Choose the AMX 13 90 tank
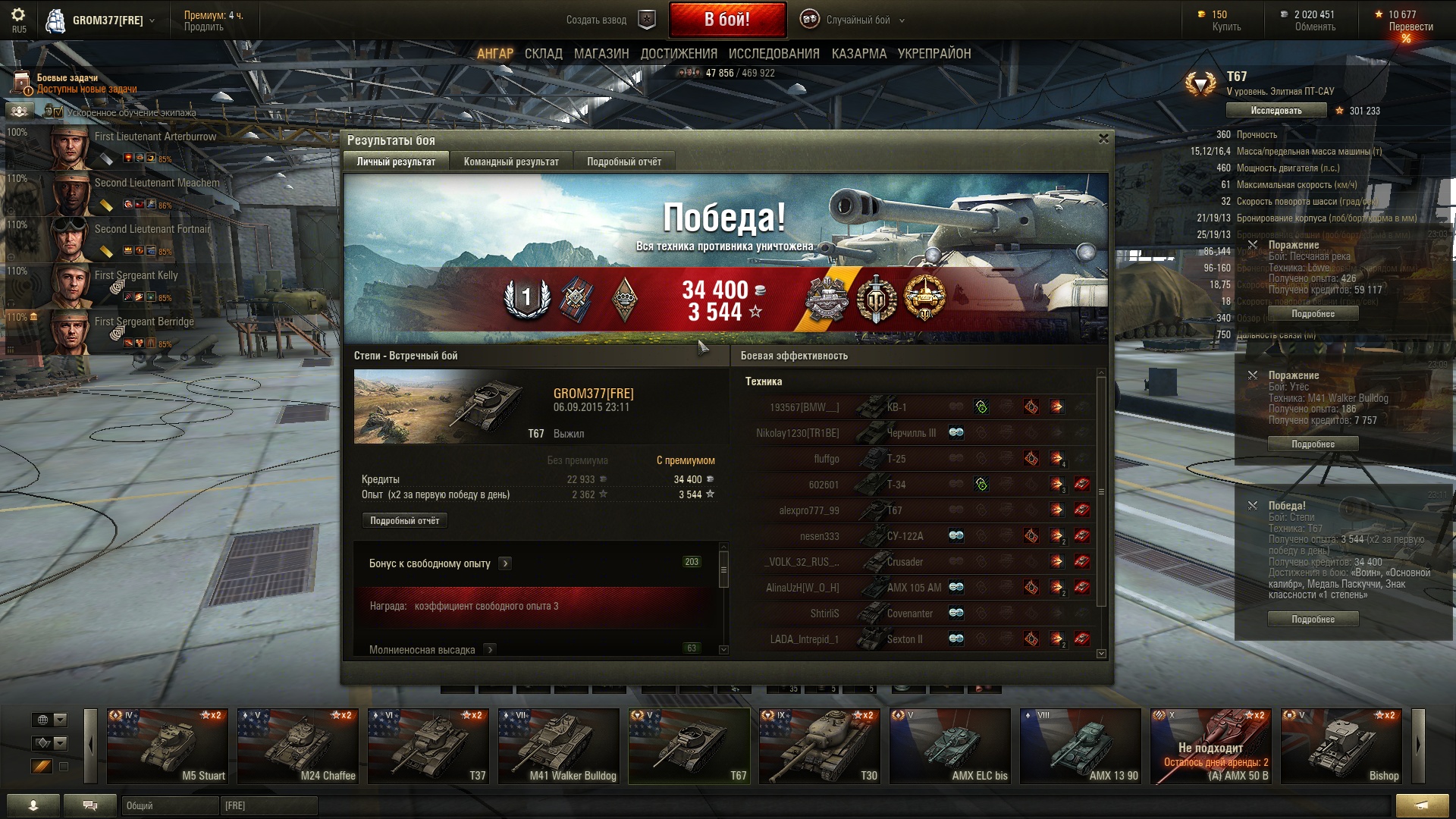The width and height of the screenshot is (1456, 819). click(x=1080, y=745)
